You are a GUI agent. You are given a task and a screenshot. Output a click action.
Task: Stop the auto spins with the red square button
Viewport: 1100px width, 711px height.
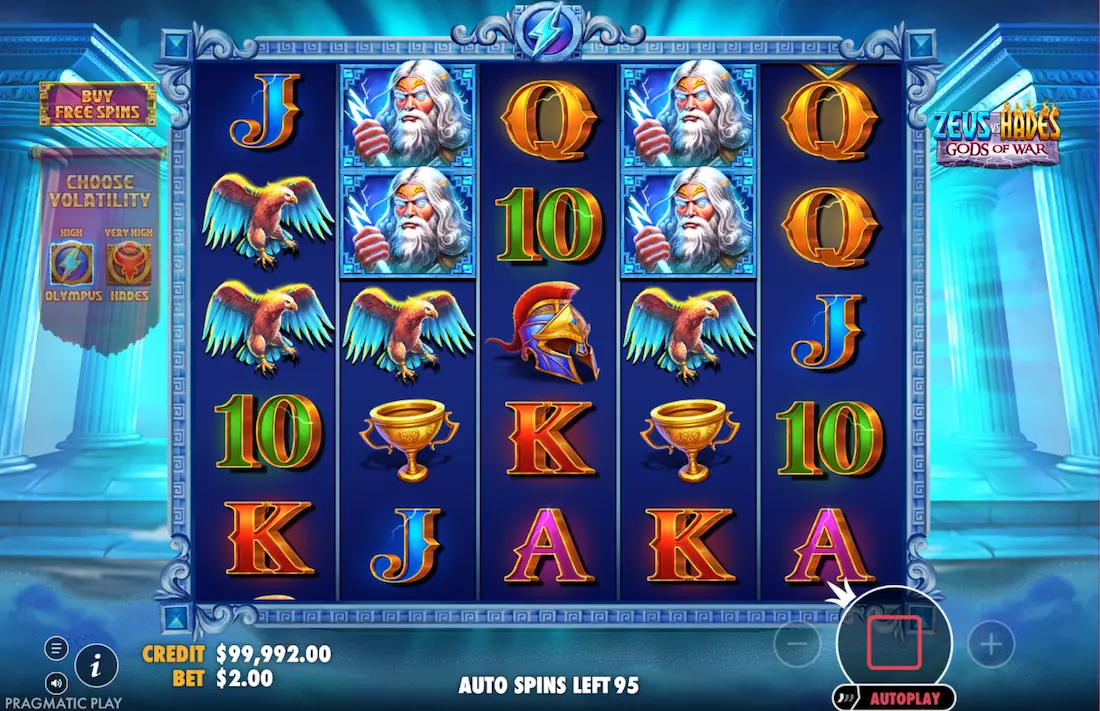(x=894, y=643)
